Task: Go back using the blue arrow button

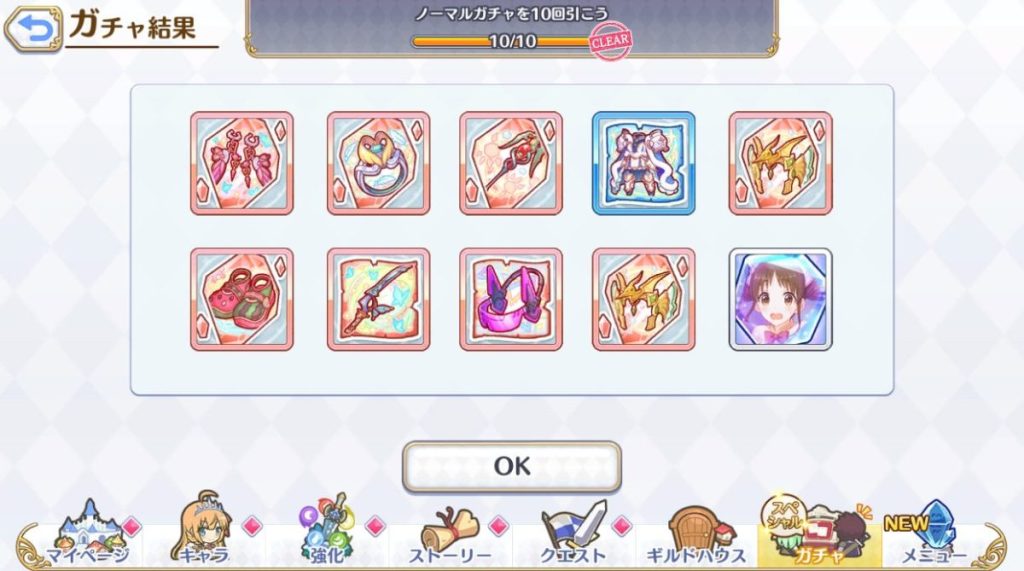Action: [x=31, y=30]
